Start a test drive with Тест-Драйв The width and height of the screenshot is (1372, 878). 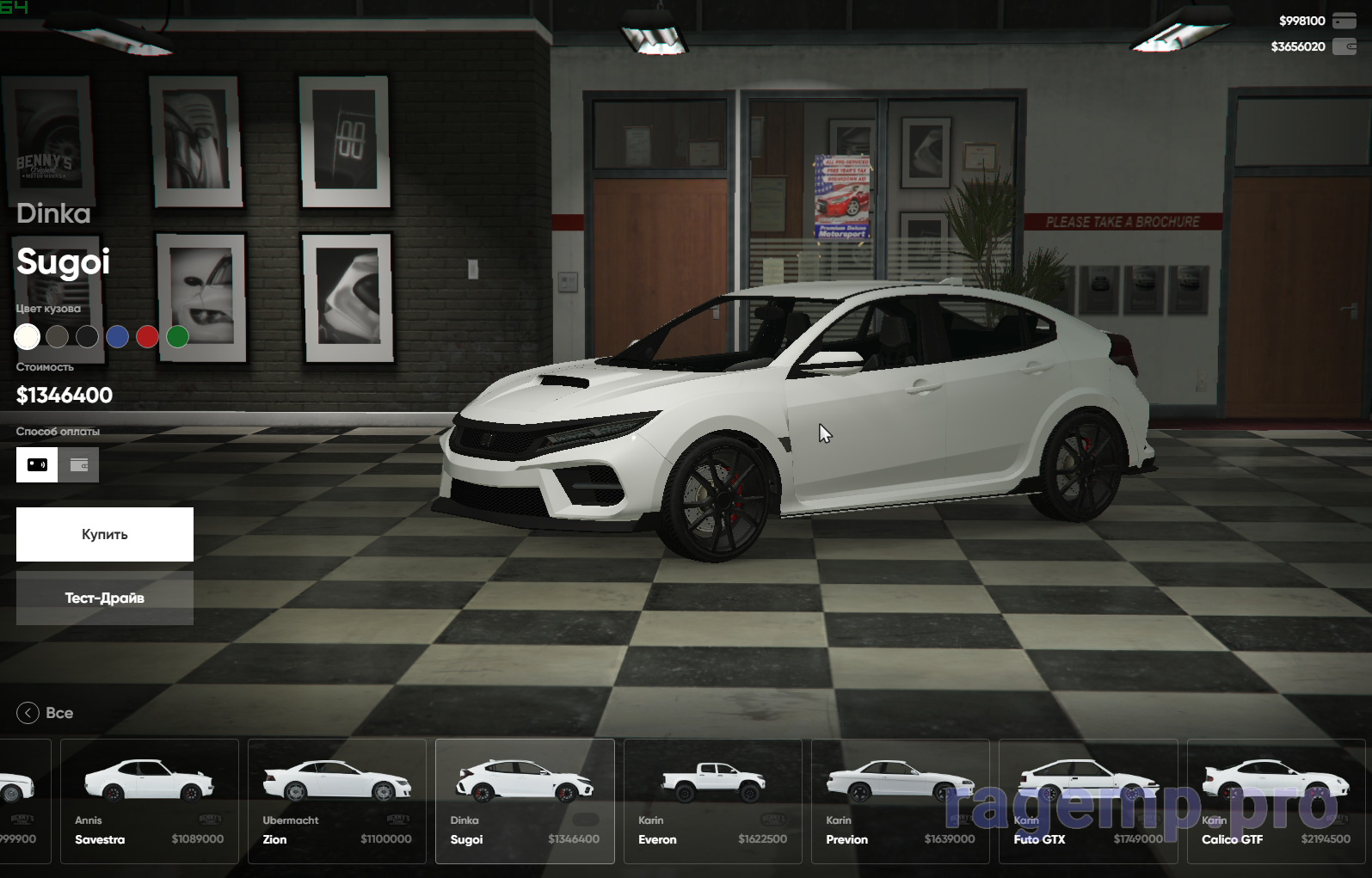105,598
